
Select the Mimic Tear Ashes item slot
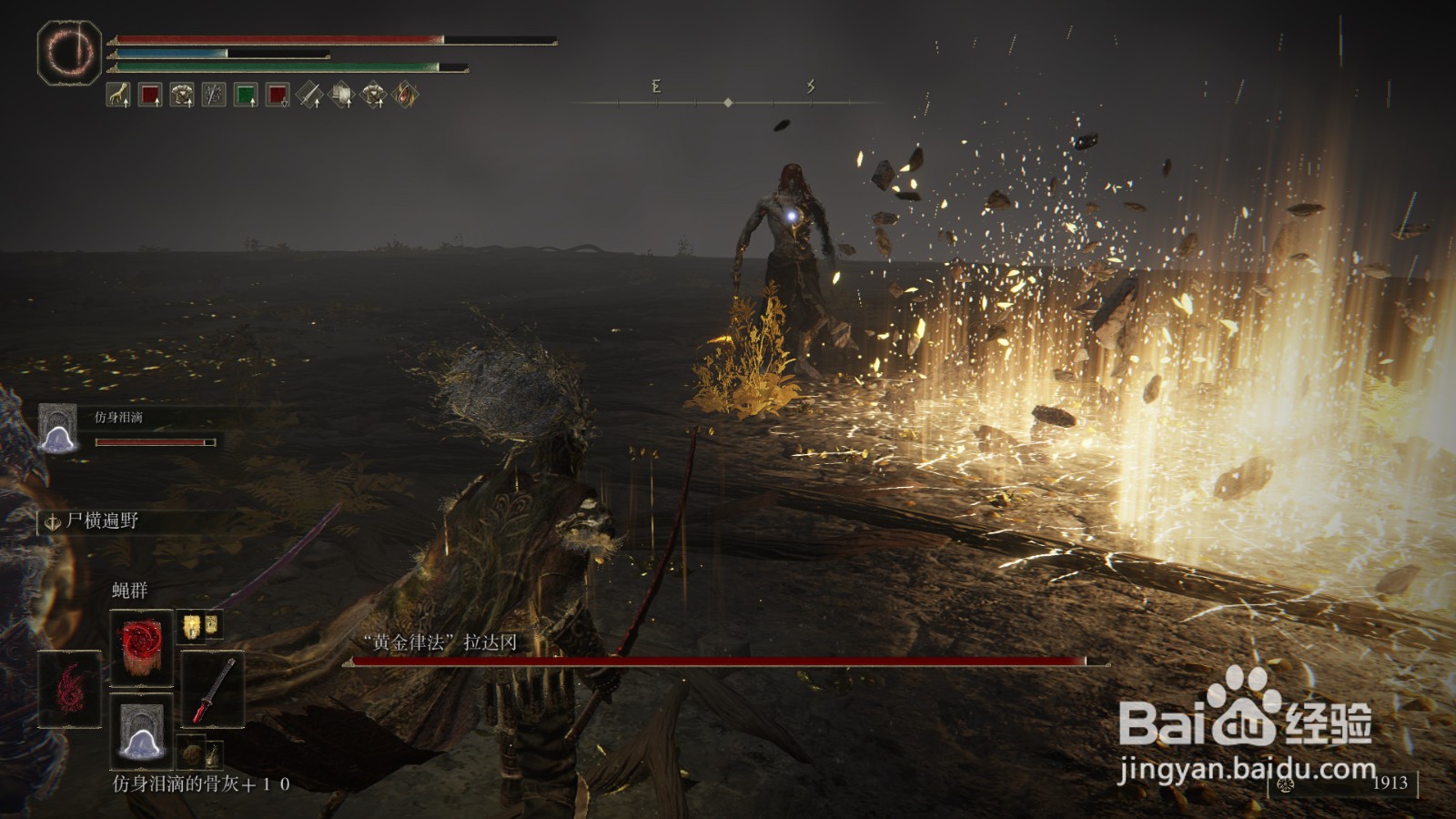[x=141, y=730]
